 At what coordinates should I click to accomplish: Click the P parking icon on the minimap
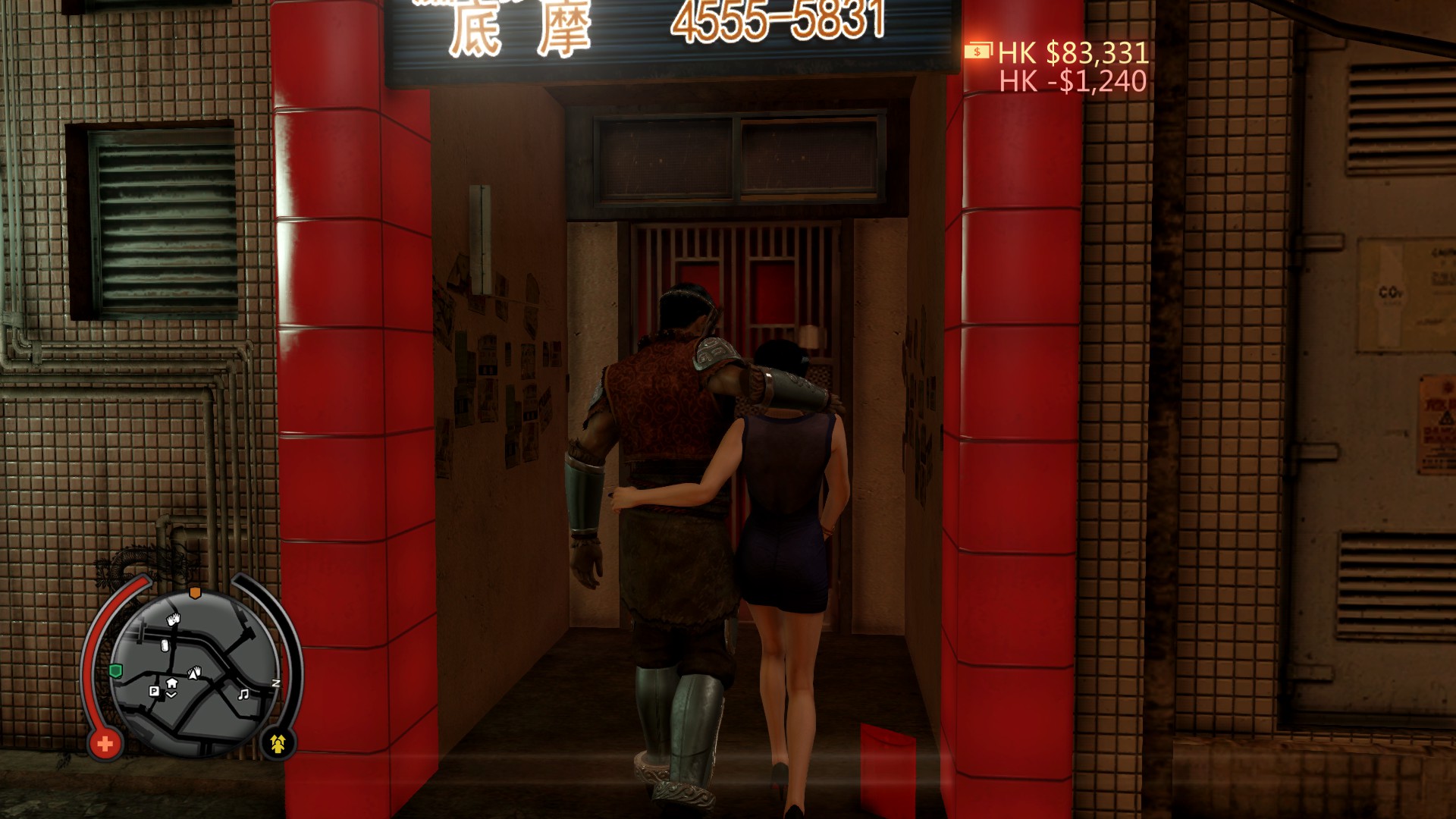pos(154,691)
